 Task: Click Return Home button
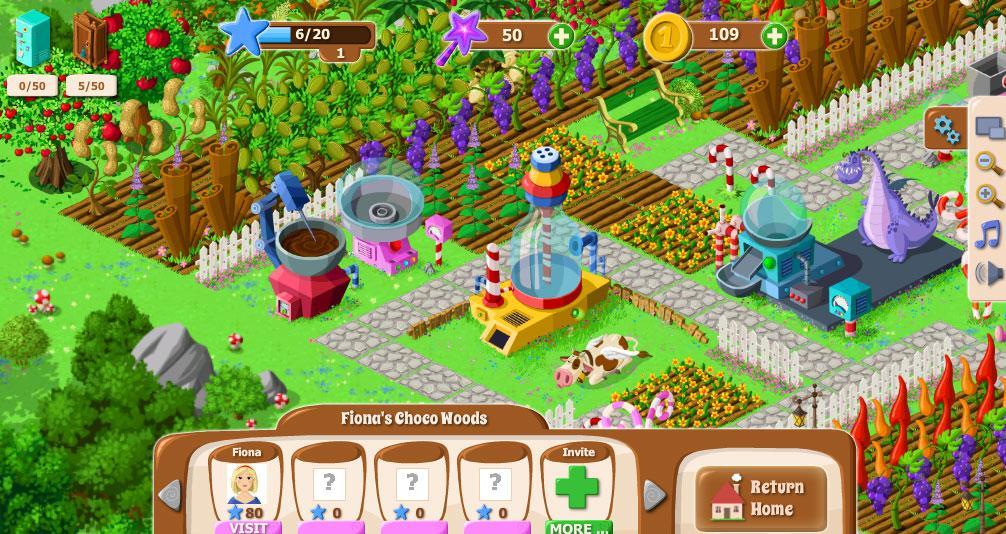tap(762, 498)
